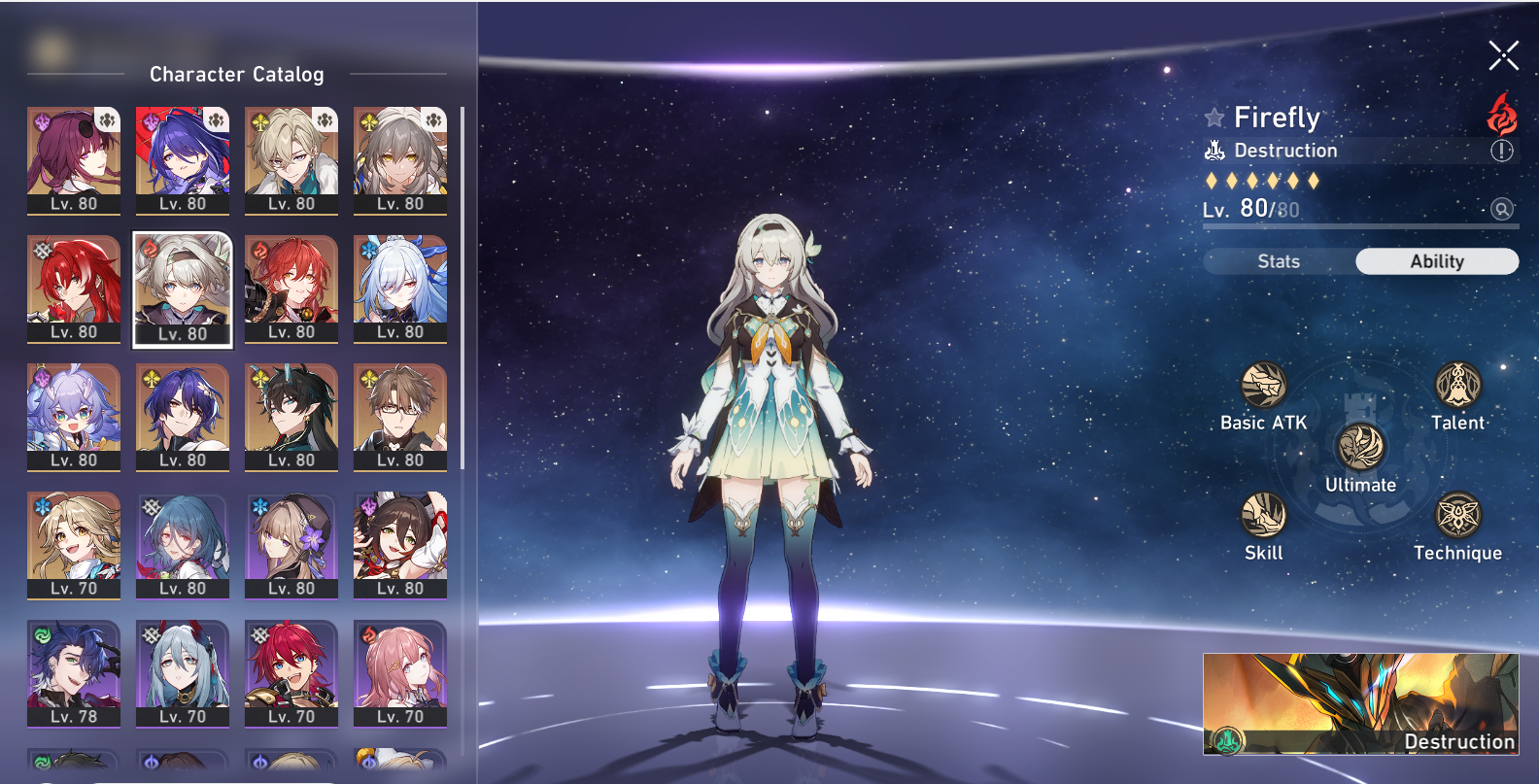Image resolution: width=1539 pixels, height=784 pixels.
Task: Open Firefly's Basic ATK ability
Action: point(1263,386)
